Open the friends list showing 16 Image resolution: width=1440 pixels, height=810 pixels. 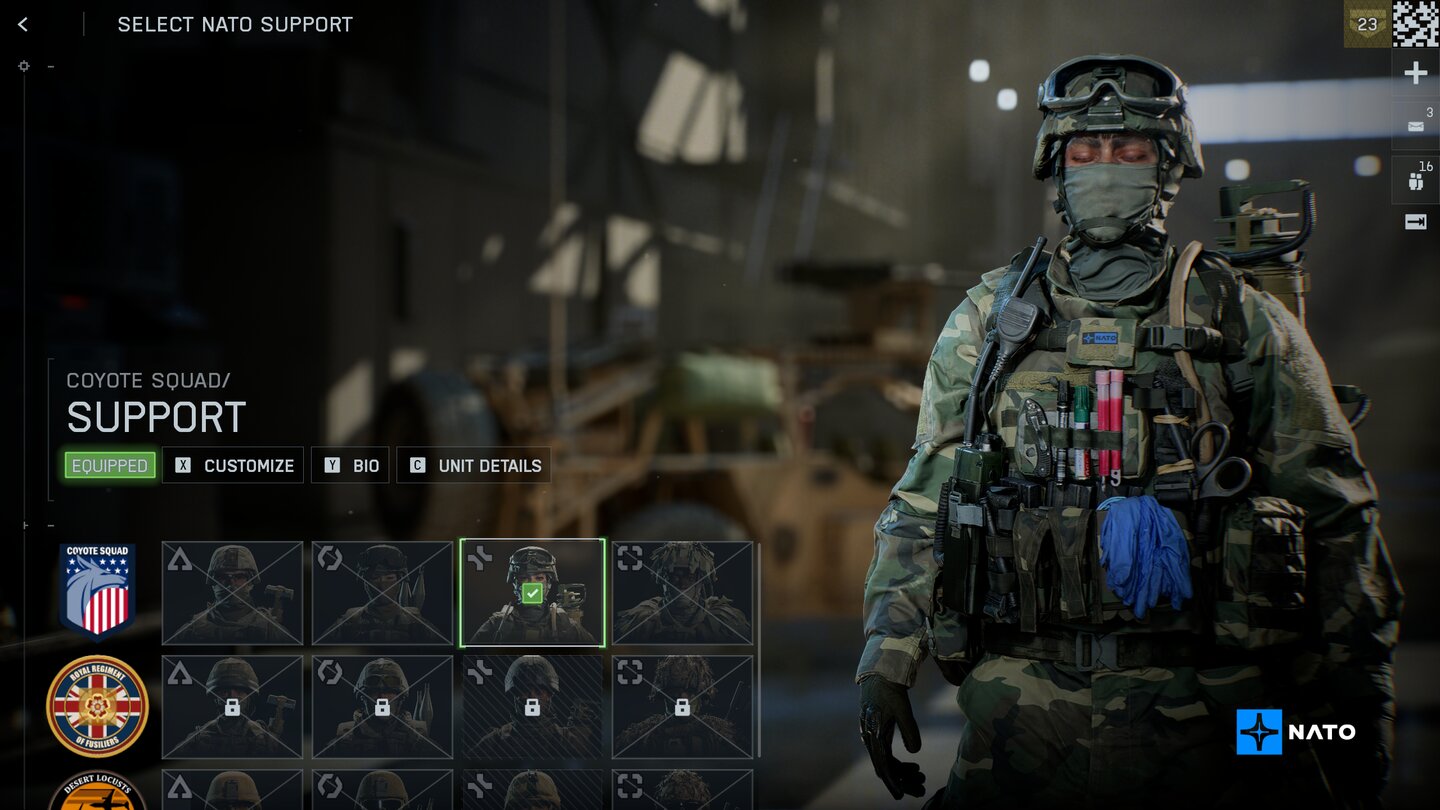[x=1415, y=178]
